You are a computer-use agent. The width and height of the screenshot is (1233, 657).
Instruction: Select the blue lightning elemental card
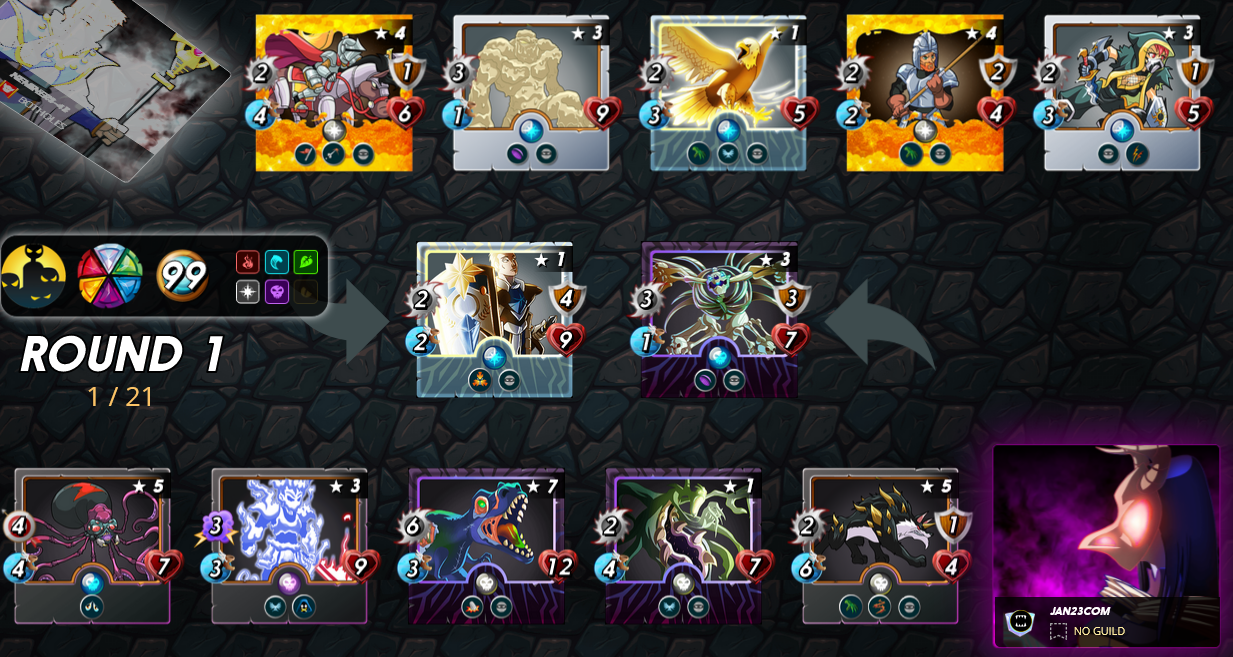tap(289, 544)
